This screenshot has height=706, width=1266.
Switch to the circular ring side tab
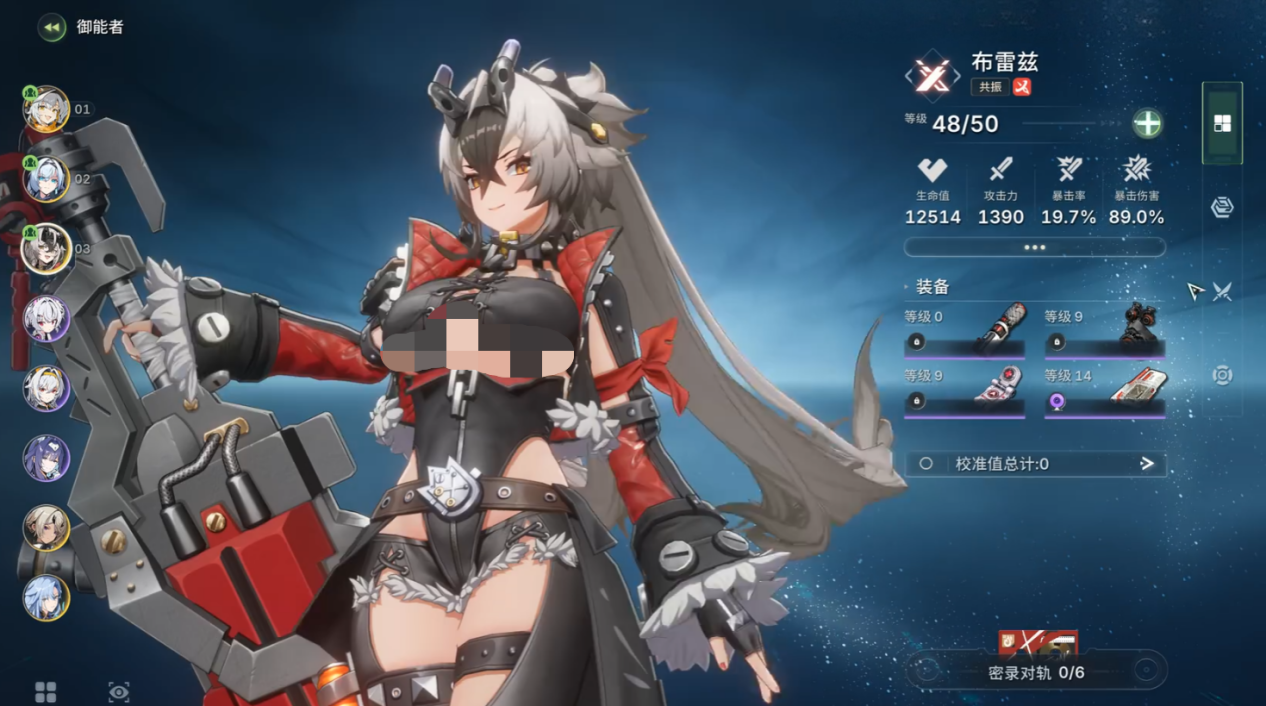point(1222,375)
